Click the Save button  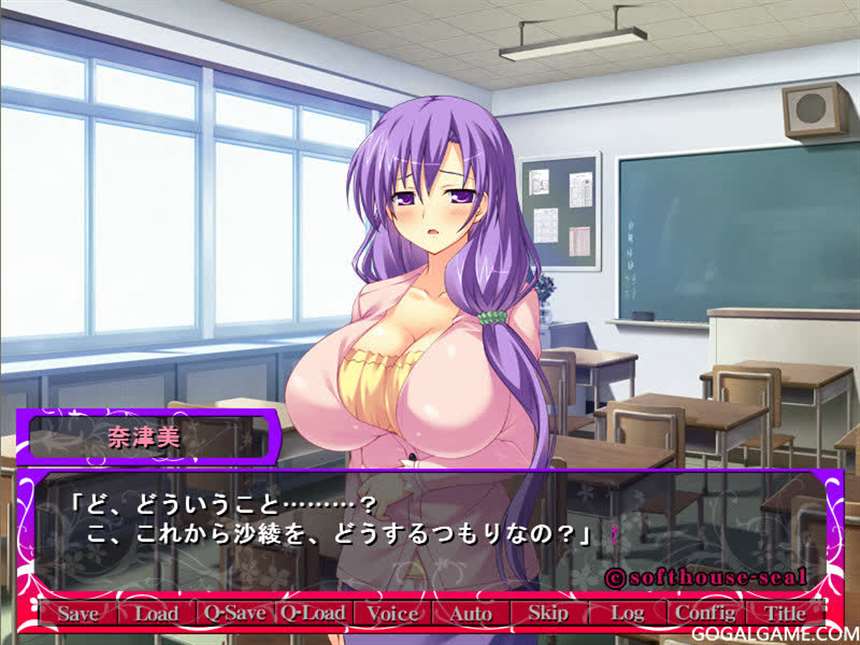(78, 614)
